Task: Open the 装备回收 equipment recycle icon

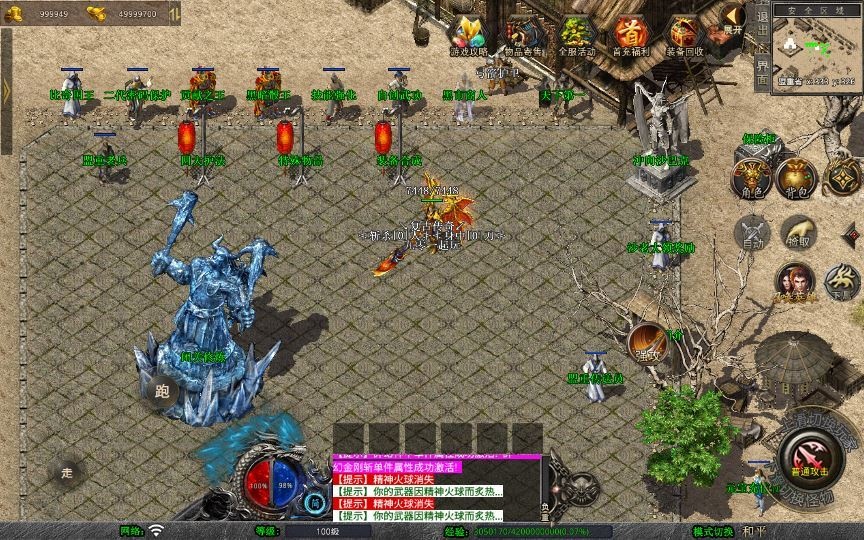Action: pyautogui.click(x=686, y=34)
